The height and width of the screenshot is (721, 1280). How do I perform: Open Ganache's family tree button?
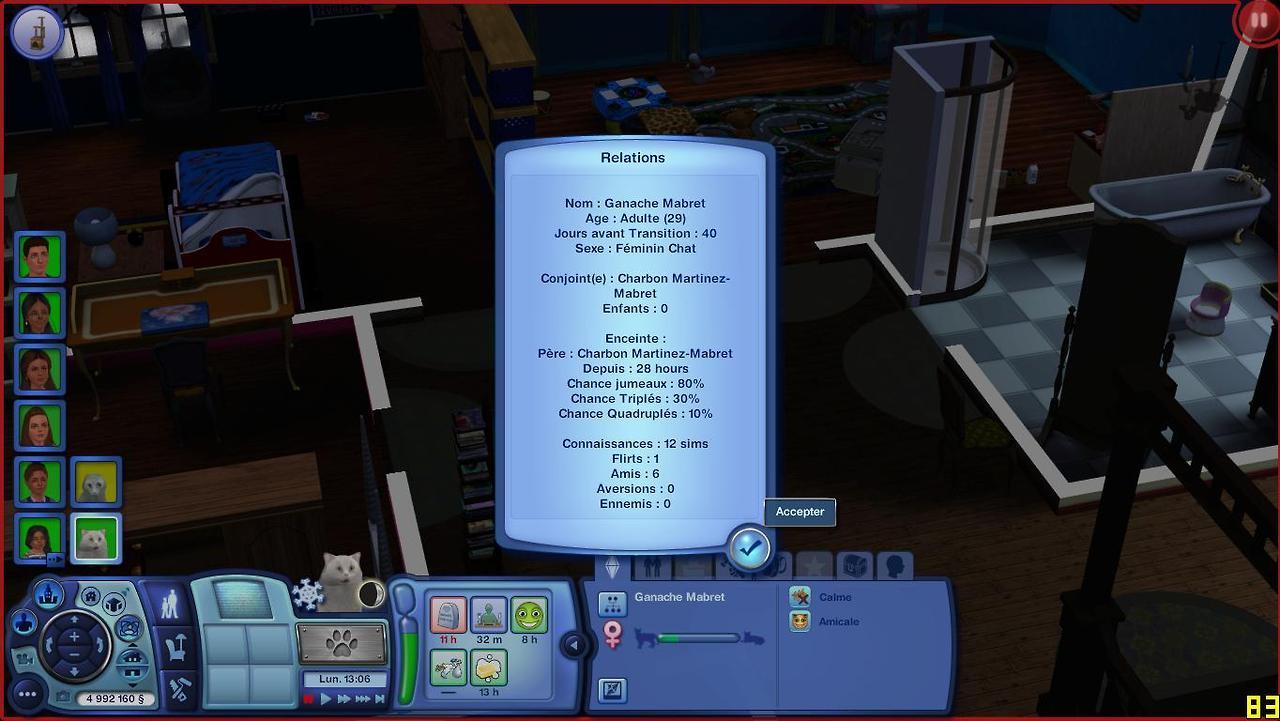pos(612,603)
